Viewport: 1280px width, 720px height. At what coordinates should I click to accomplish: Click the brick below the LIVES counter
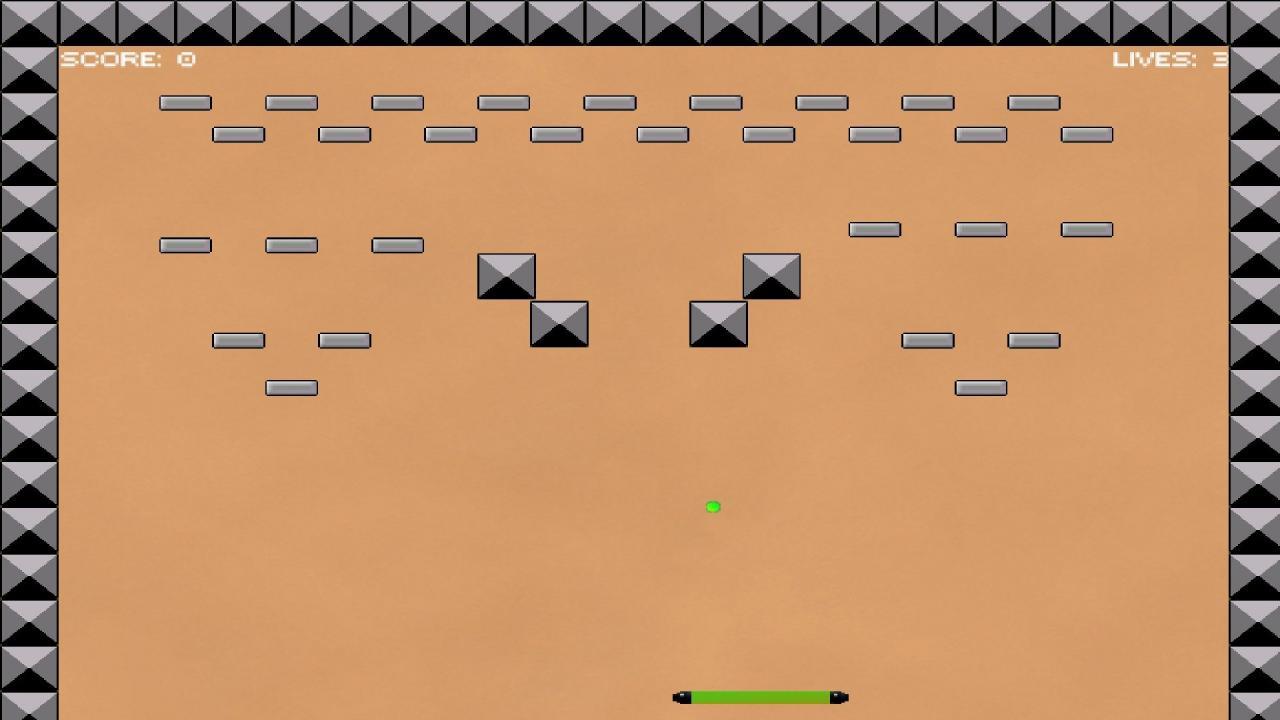(1085, 133)
